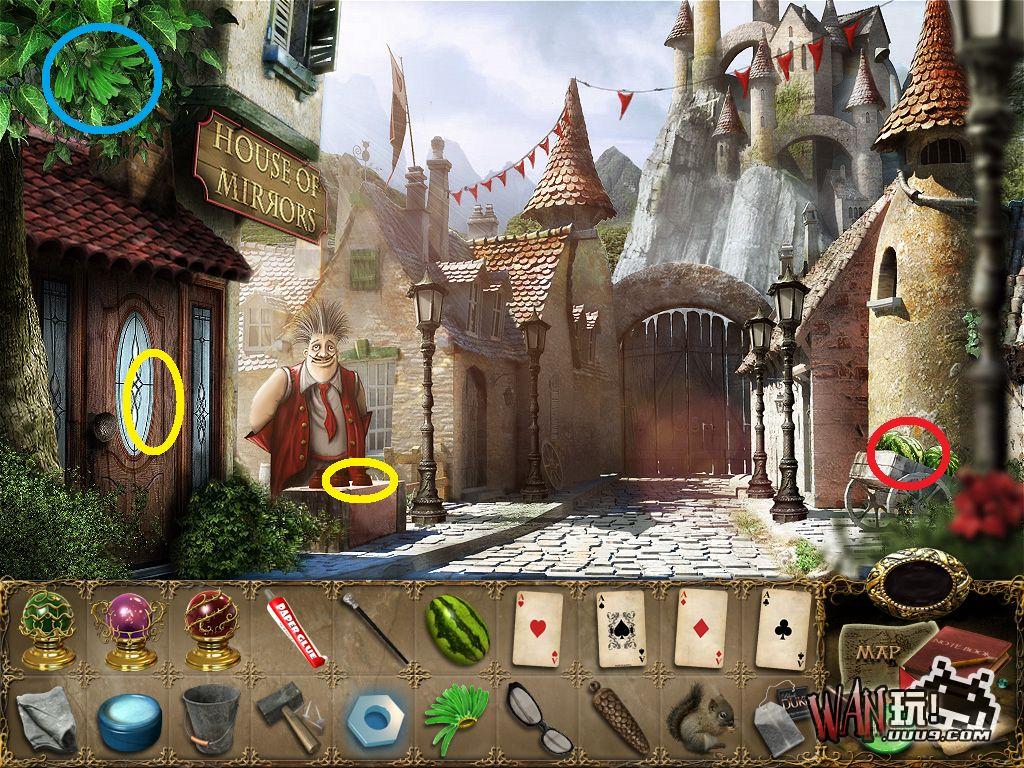The height and width of the screenshot is (768, 1024).
Task: Pick the ace of diamonds card
Action: tap(703, 628)
